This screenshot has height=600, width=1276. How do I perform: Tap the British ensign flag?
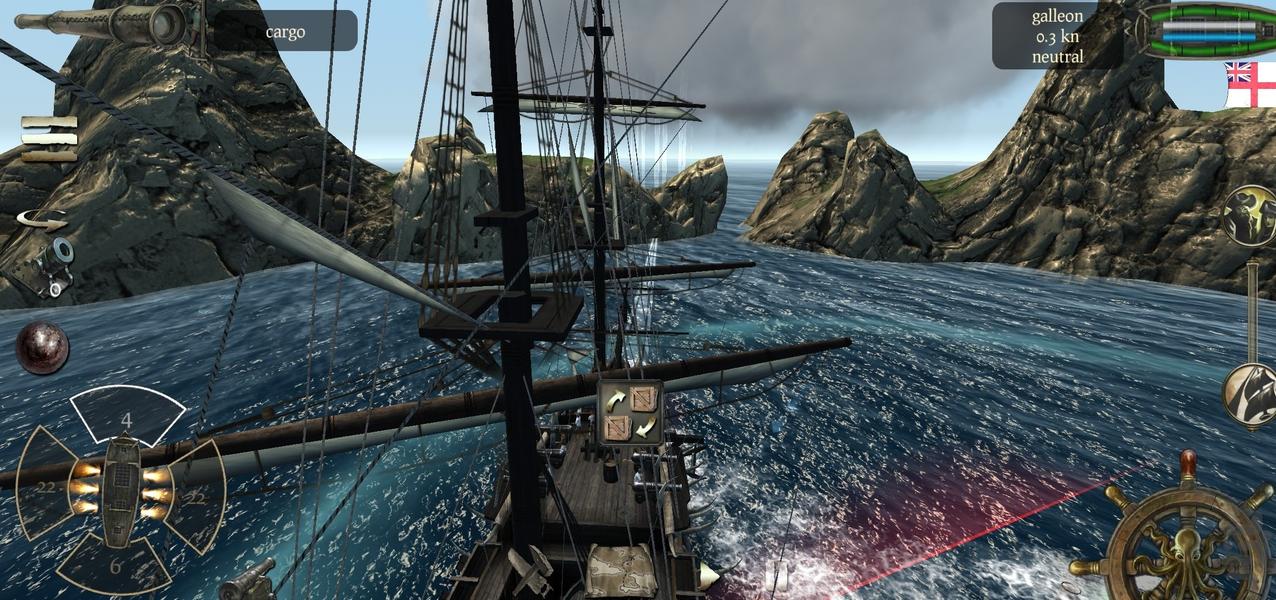[x=1249, y=85]
